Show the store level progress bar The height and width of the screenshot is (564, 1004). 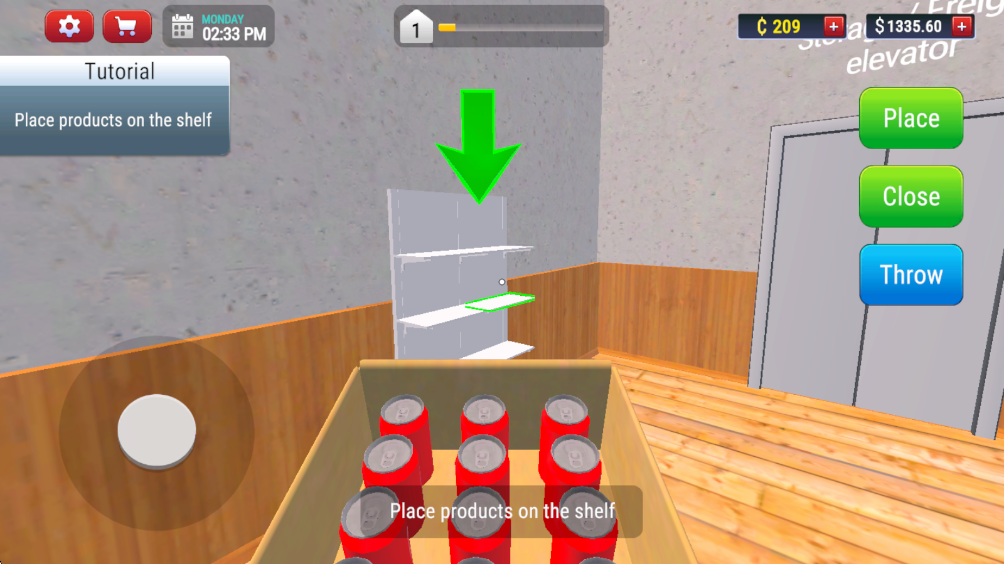tap(519, 27)
